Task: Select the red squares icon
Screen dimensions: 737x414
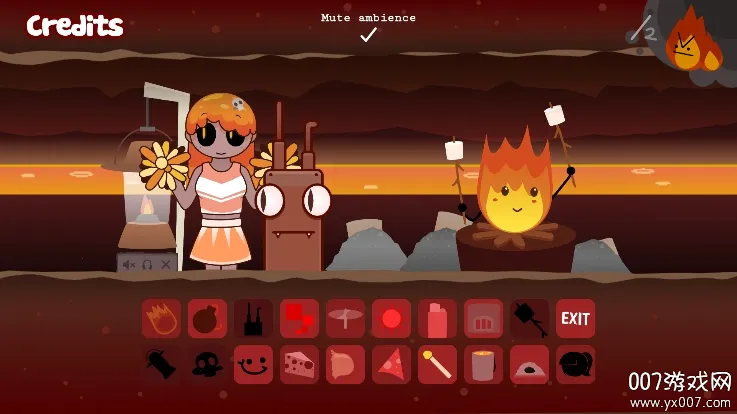Action: 299,319
